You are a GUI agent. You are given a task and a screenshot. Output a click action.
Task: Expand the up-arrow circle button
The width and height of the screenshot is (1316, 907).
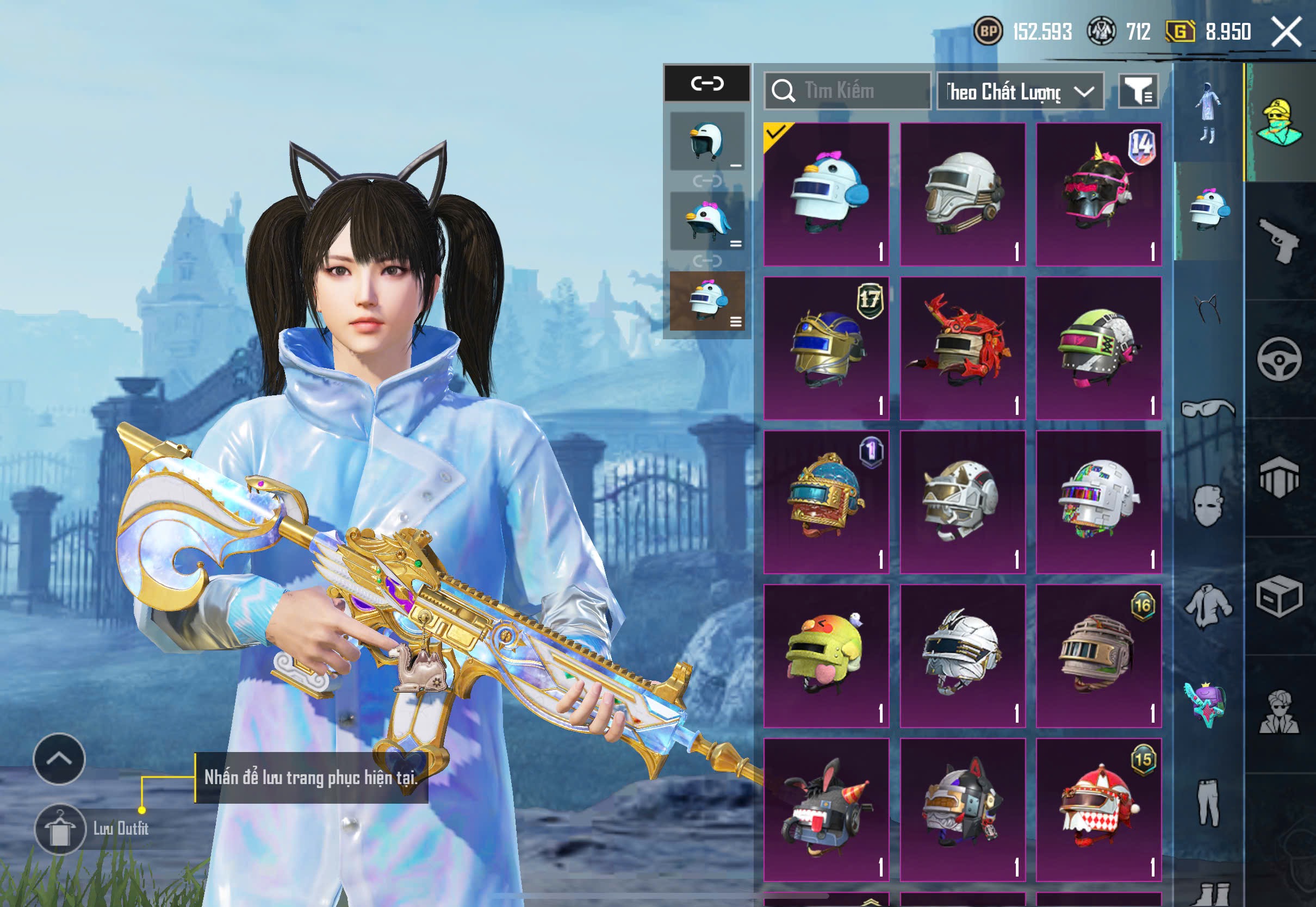click(x=59, y=759)
